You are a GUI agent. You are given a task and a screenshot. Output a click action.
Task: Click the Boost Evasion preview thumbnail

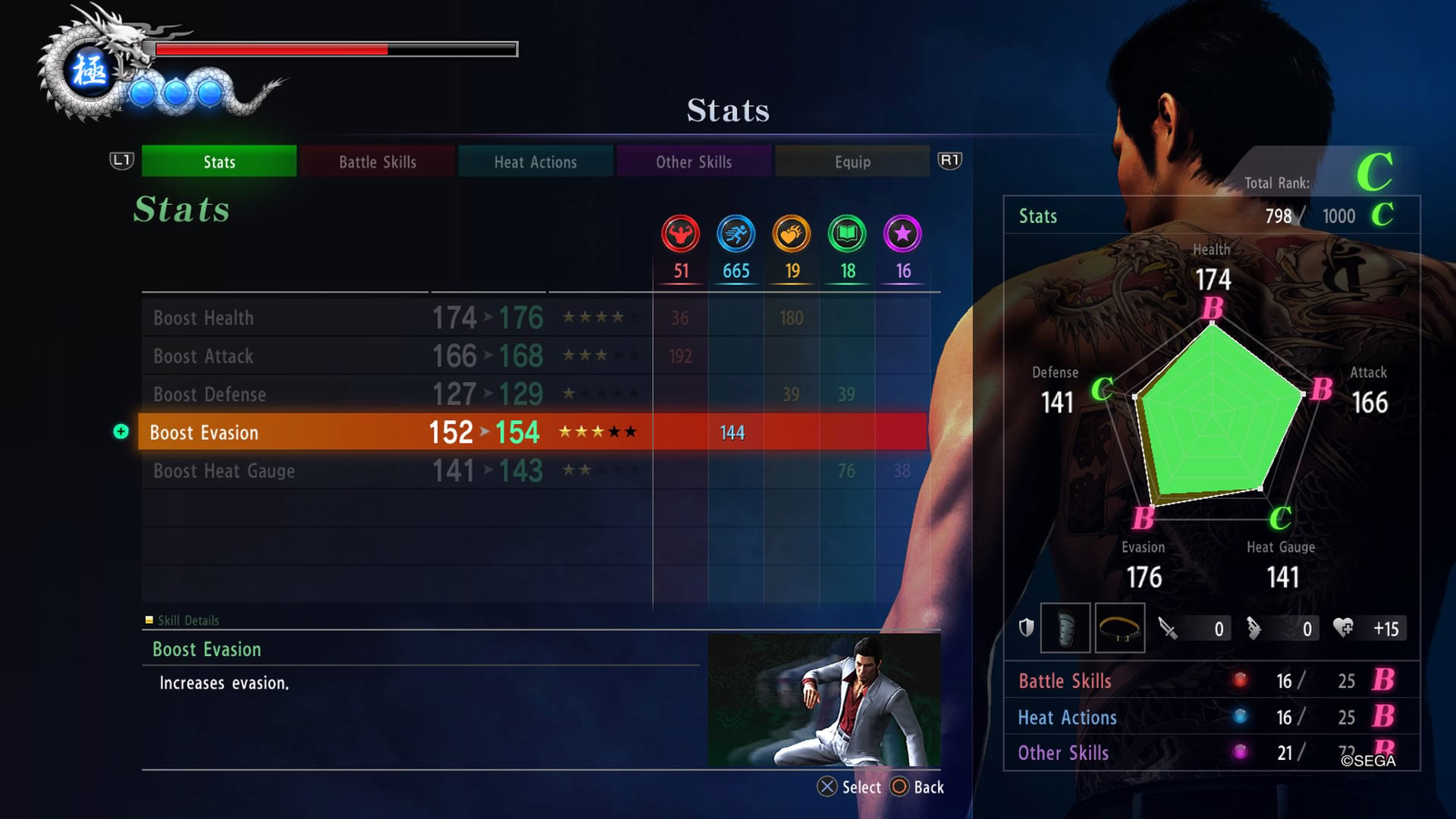coord(824,700)
